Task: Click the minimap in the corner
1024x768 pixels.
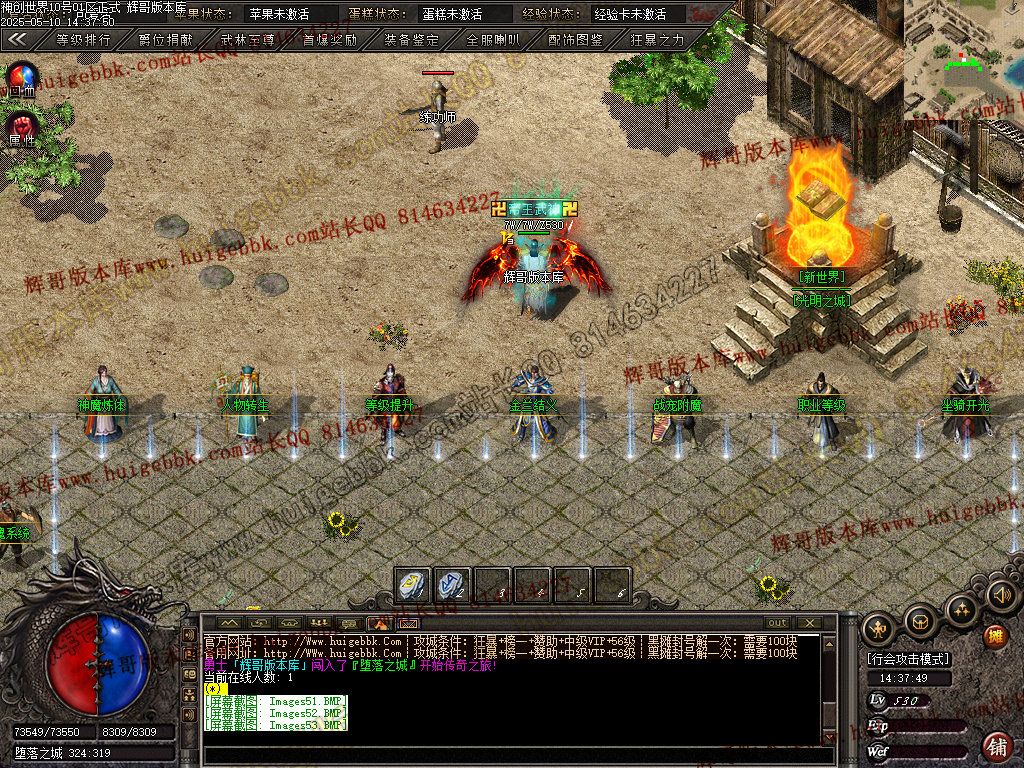Action: pos(963,58)
